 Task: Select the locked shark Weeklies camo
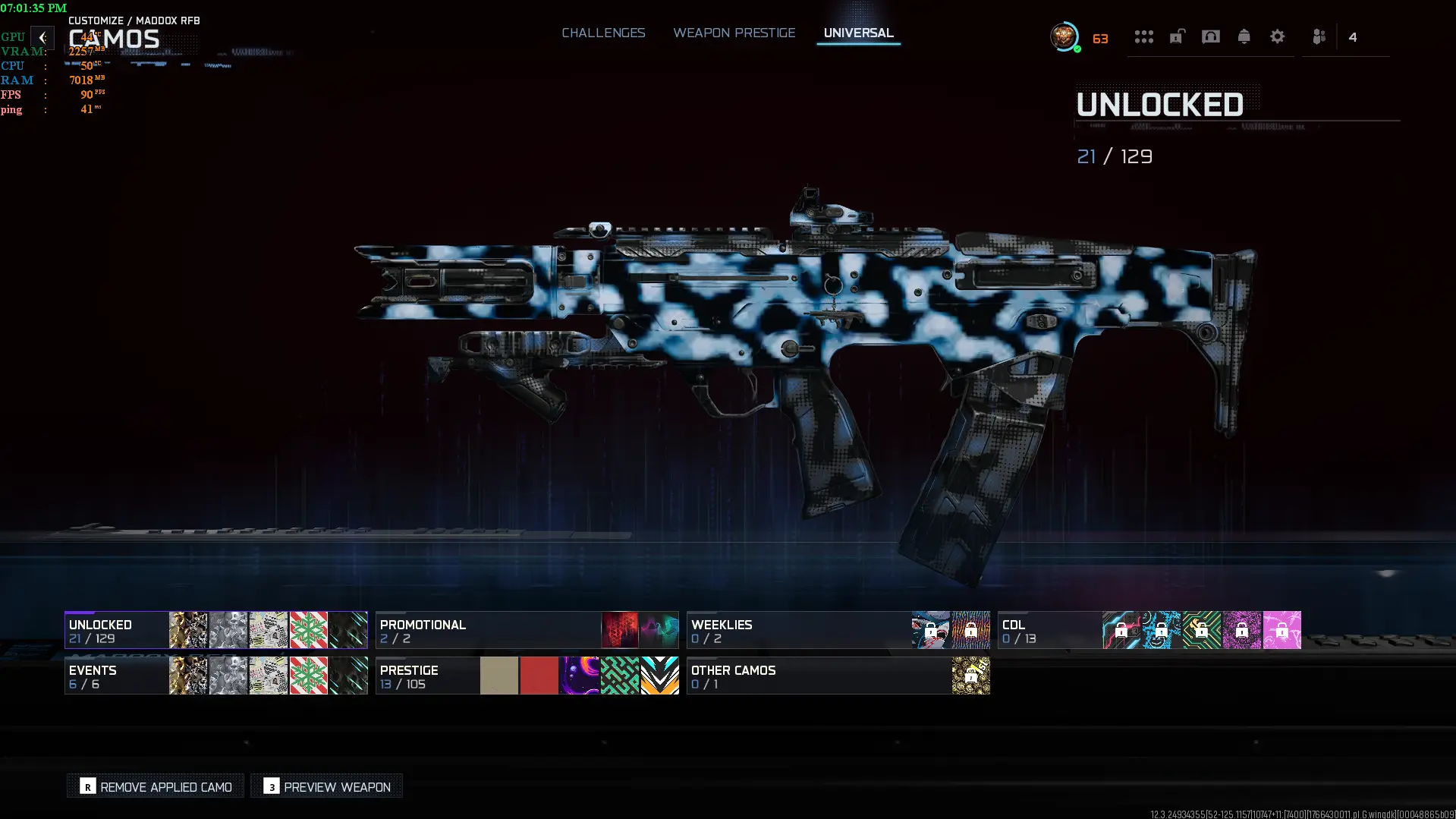click(931, 630)
